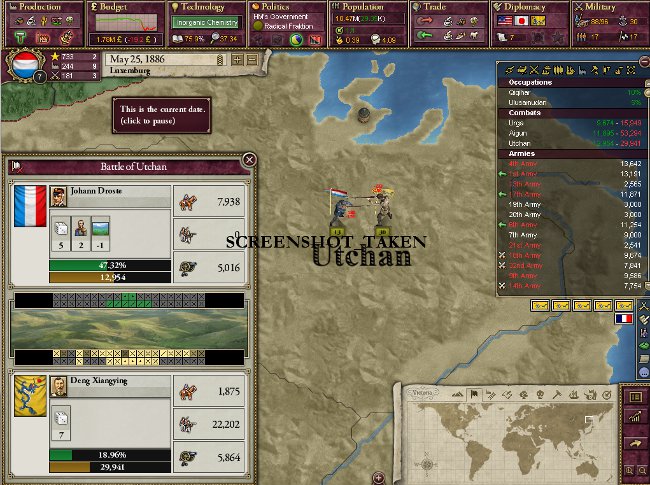
Task: Select 7th Army in the outliner
Action: [521, 236]
